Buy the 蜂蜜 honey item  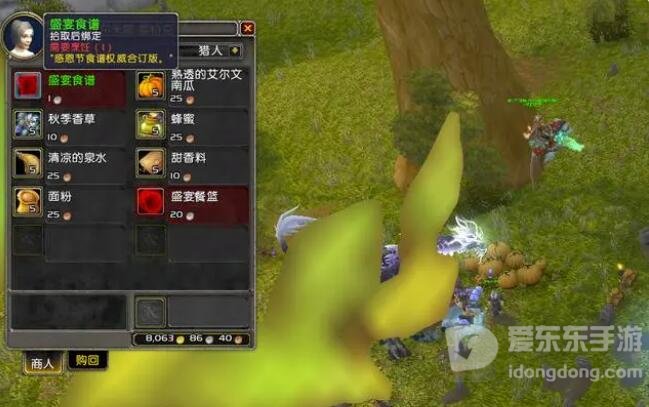point(150,124)
